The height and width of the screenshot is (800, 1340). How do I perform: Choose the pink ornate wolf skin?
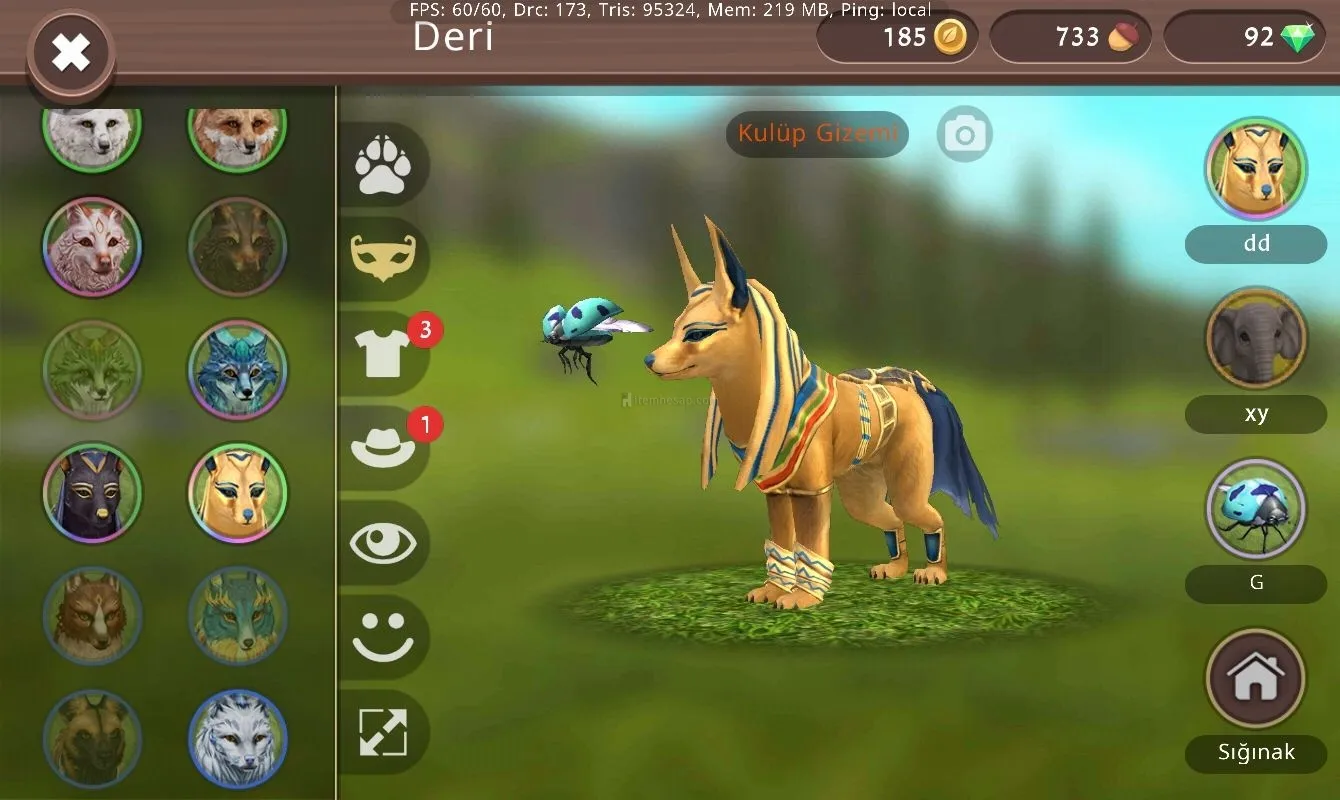tap(92, 246)
